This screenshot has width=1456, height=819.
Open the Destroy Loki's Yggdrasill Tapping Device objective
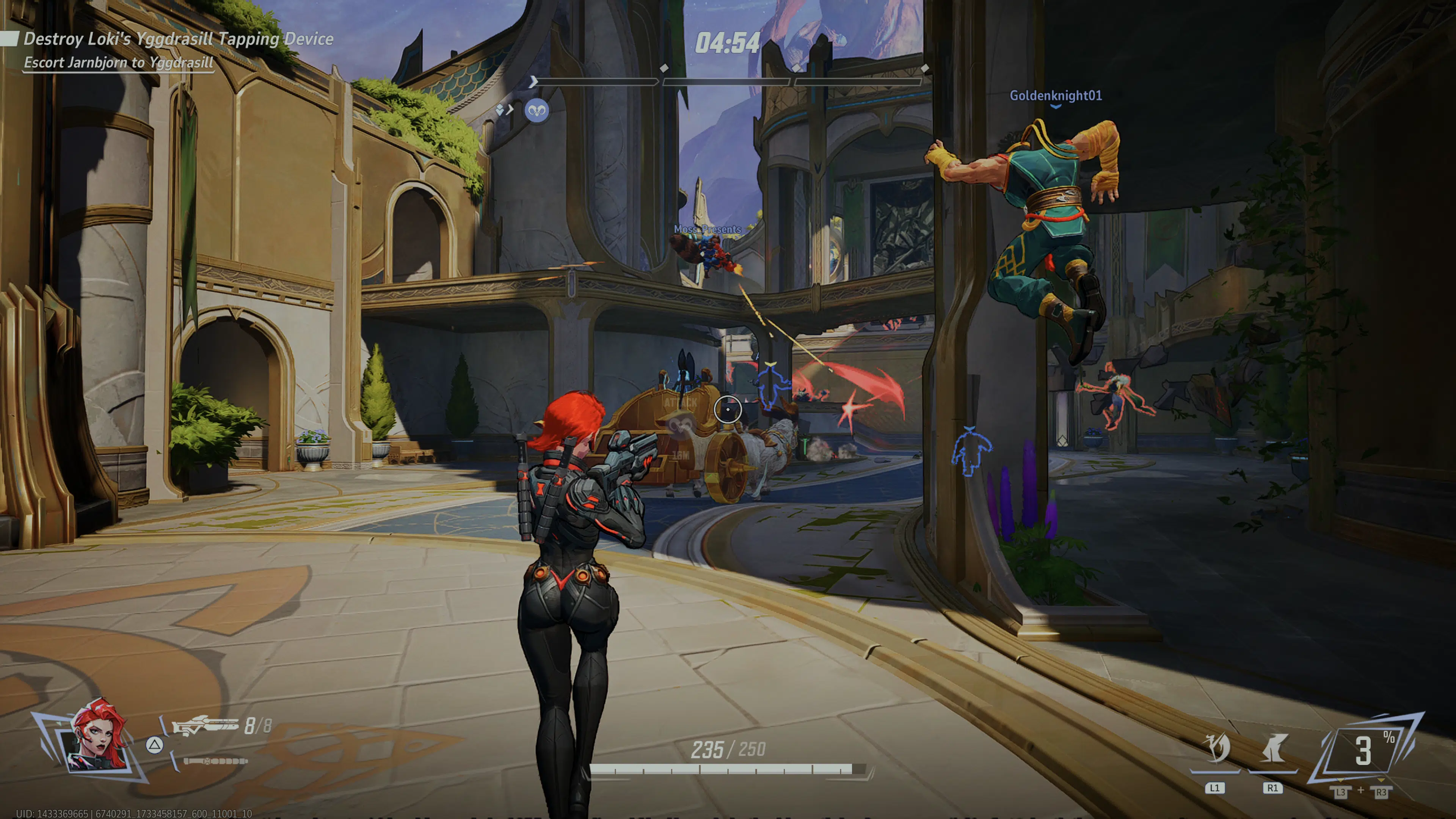click(x=178, y=39)
